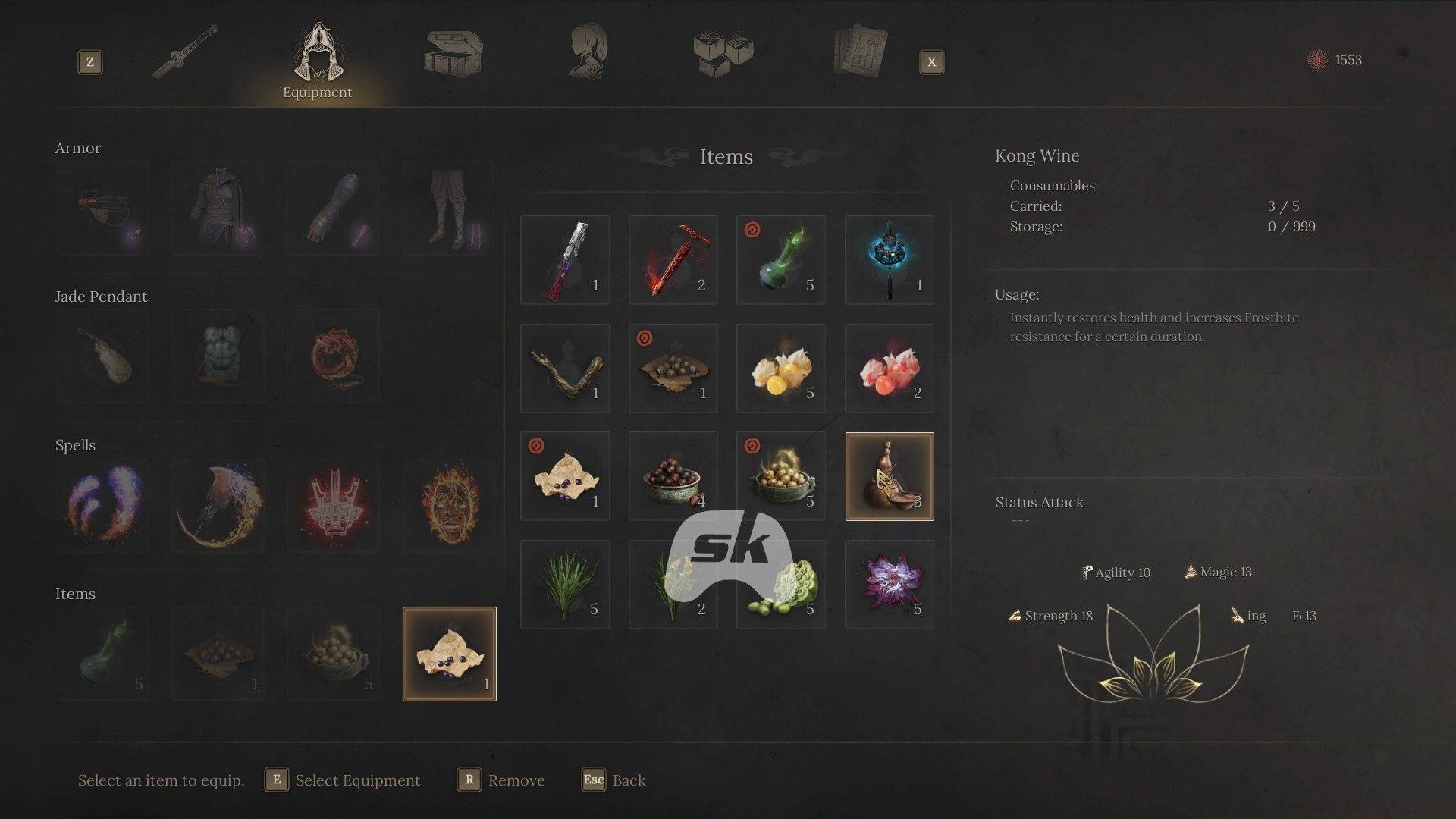Screen dimensions: 1456x819
Task: Select the Kong Wine gourd in the item grid
Action: [889, 476]
